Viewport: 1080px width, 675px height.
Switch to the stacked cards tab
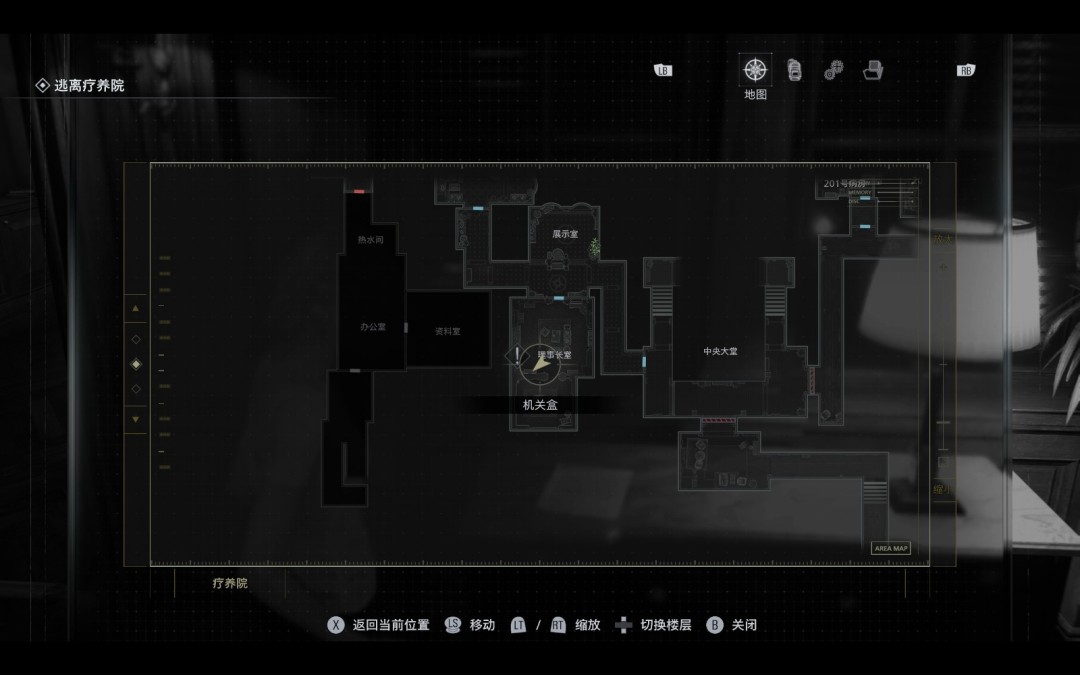click(x=795, y=70)
